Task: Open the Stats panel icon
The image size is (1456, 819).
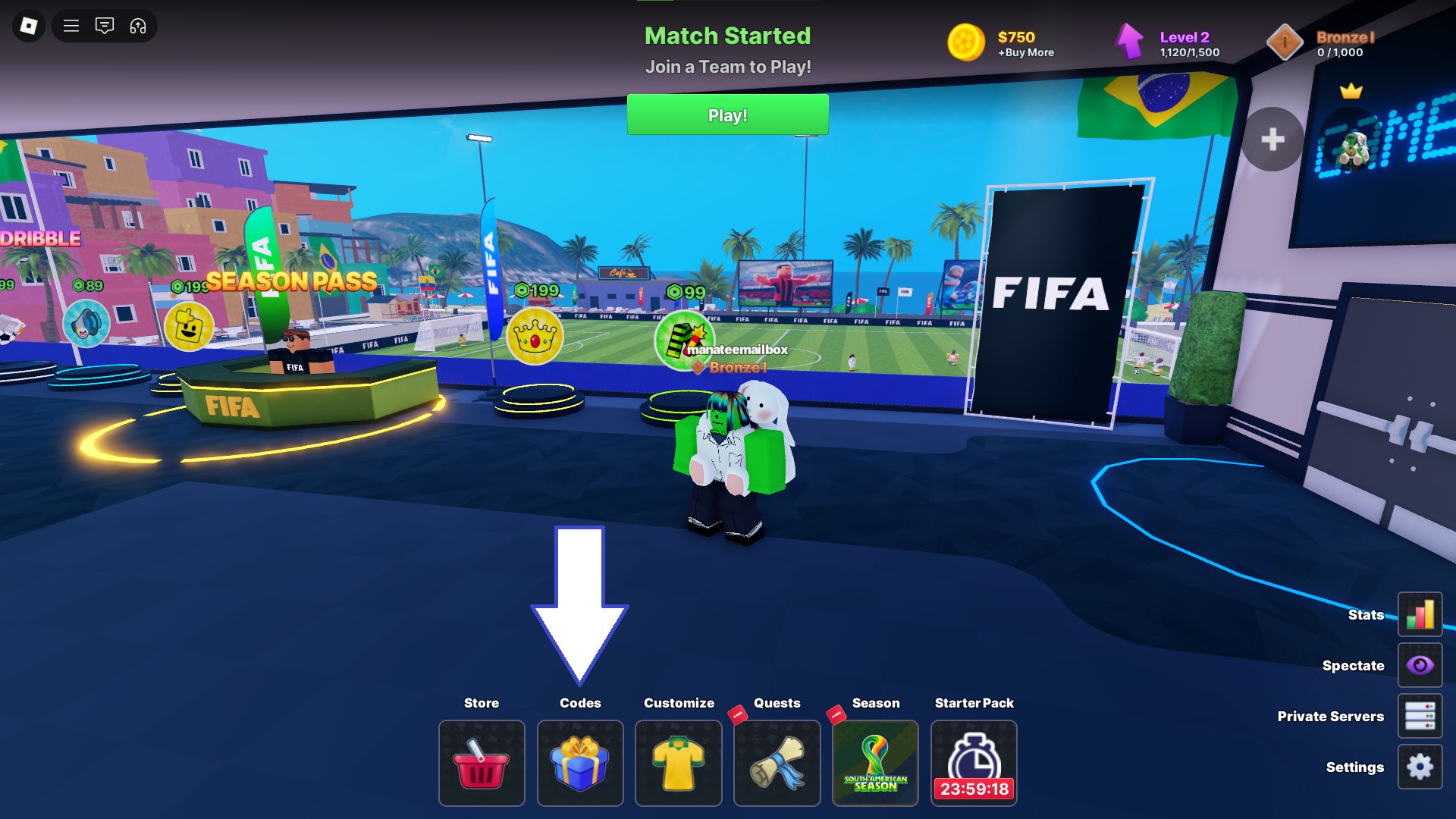Action: pos(1420,614)
